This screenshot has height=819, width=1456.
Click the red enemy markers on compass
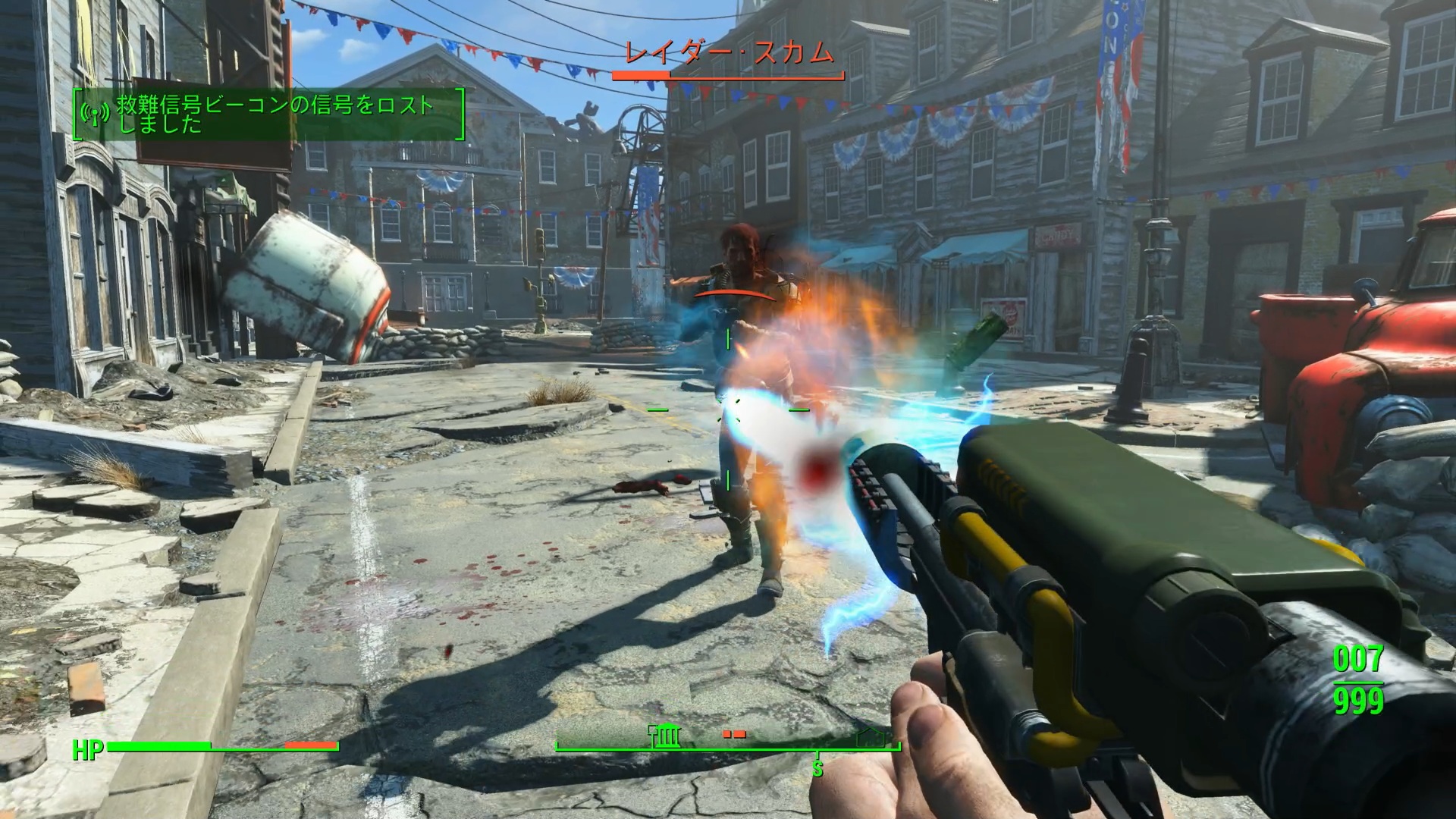coord(734,733)
